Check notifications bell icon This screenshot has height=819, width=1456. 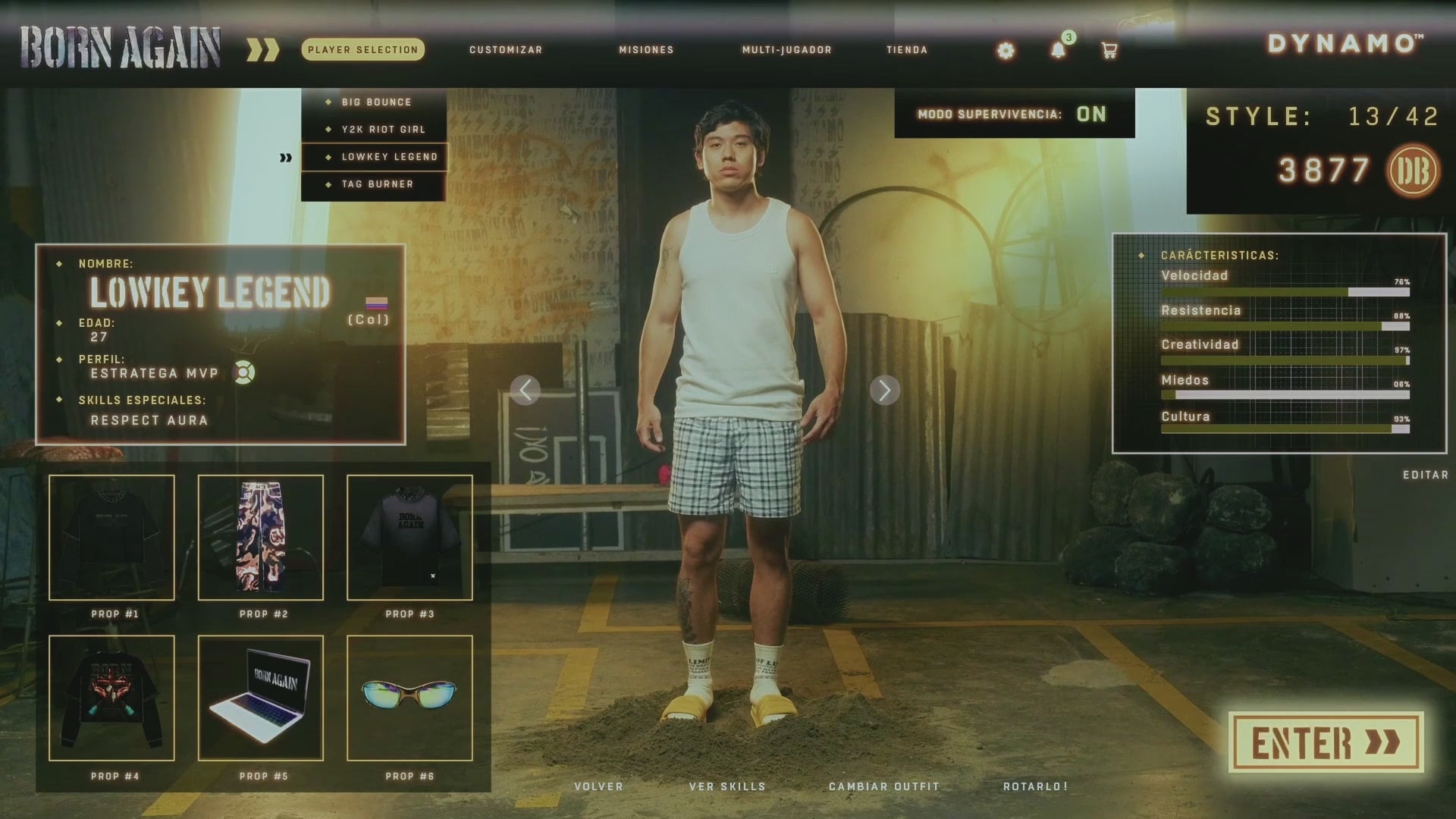pyautogui.click(x=1058, y=51)
